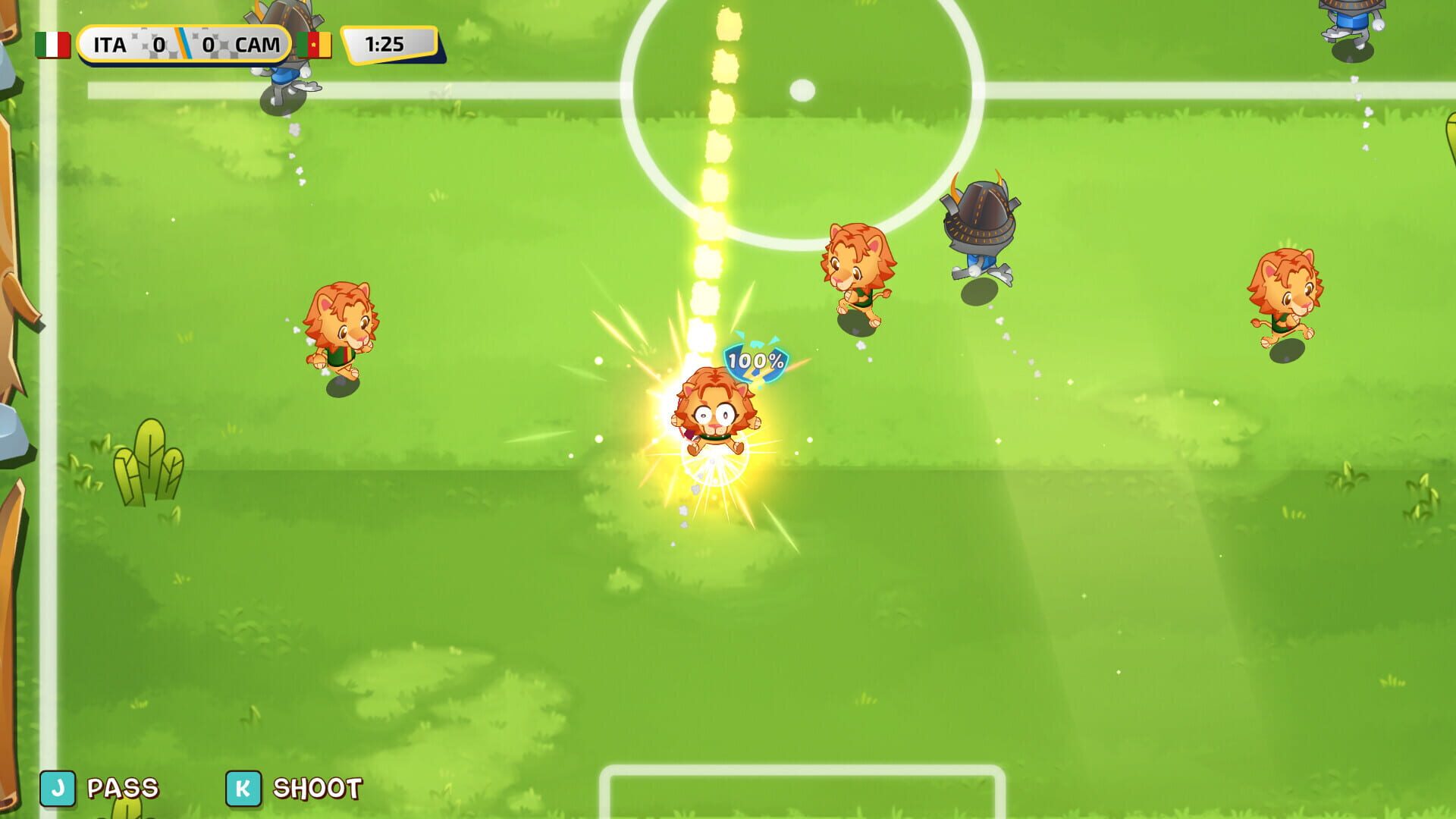Click the SHOOT label
1456x819 pixels.
[x=318, y=789]
